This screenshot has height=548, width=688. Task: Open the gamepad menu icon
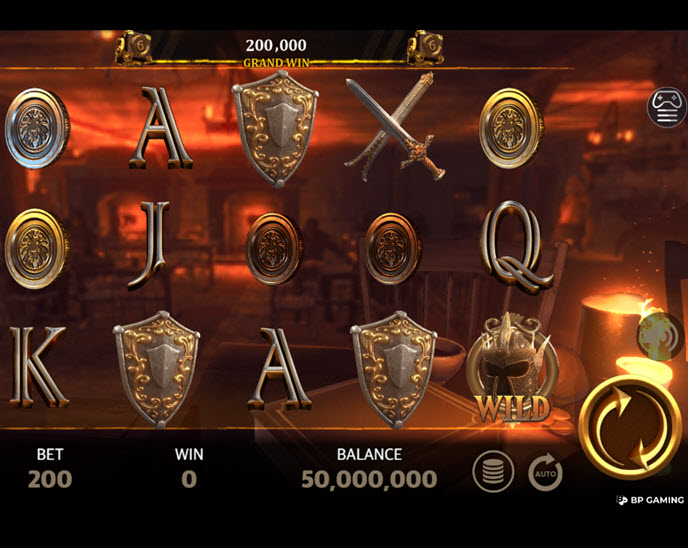[667, 107]
